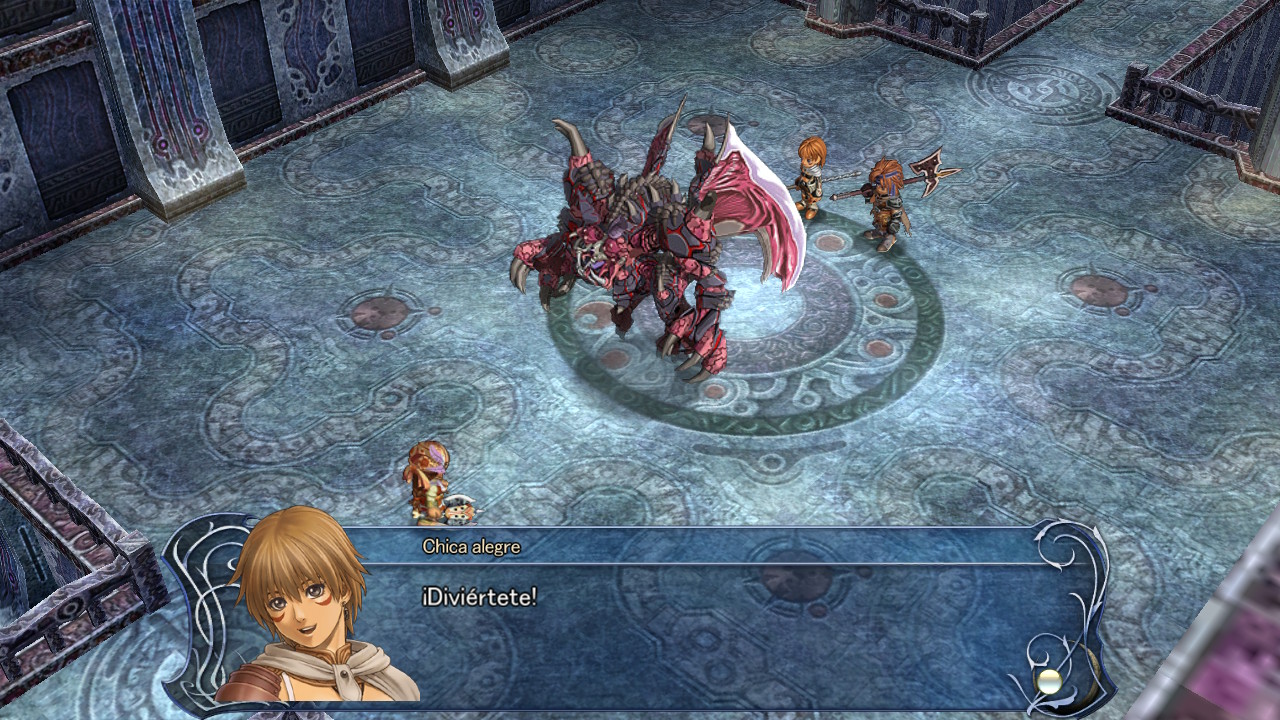Click the glowing orb to continue dialogue
The width and height of the screenshot is (1280, 720).
coord(1049,680)
